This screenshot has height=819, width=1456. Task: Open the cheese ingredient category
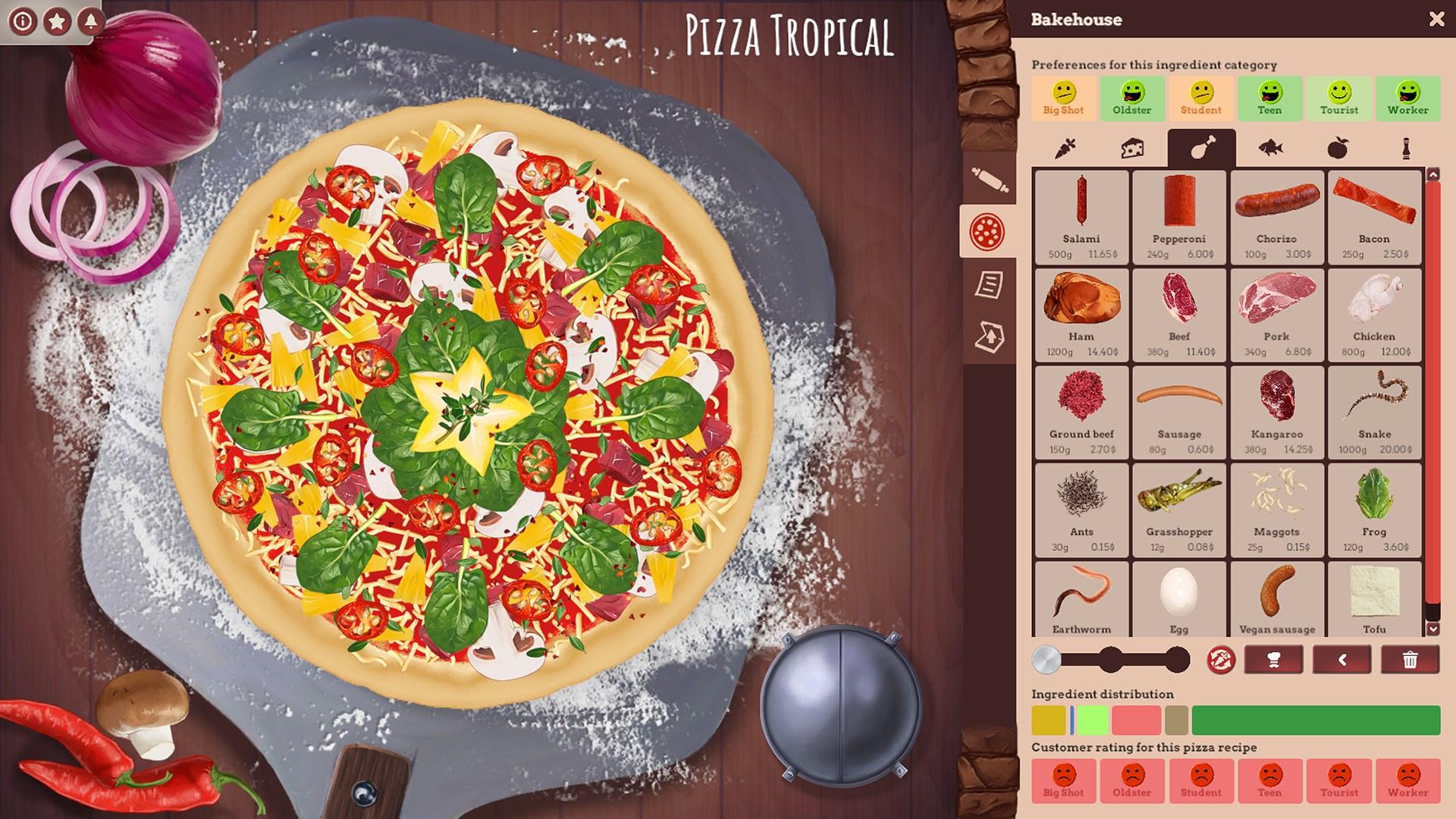tap(1133, 149)
